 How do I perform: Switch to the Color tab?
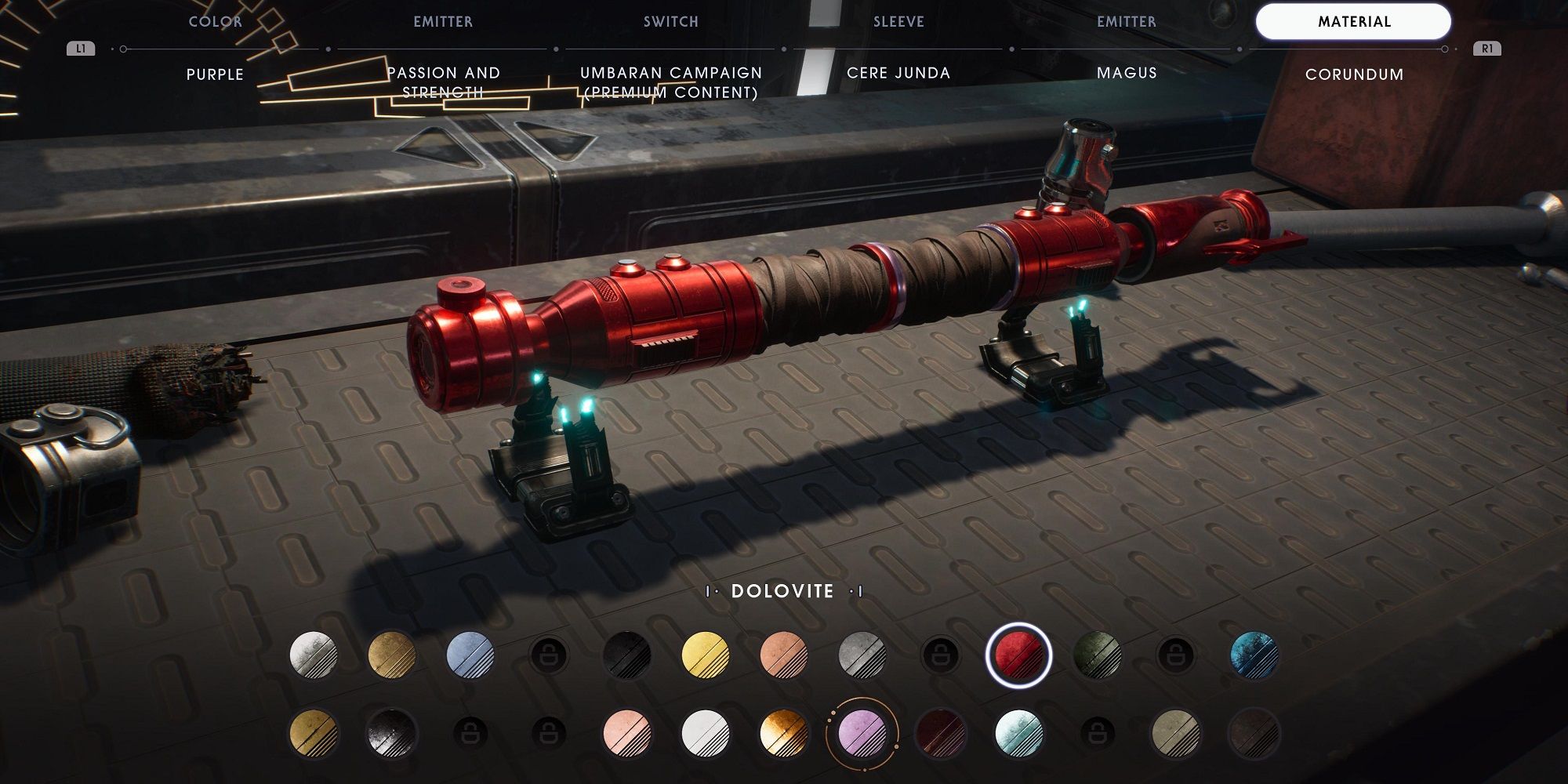click(x=215, y=22)
